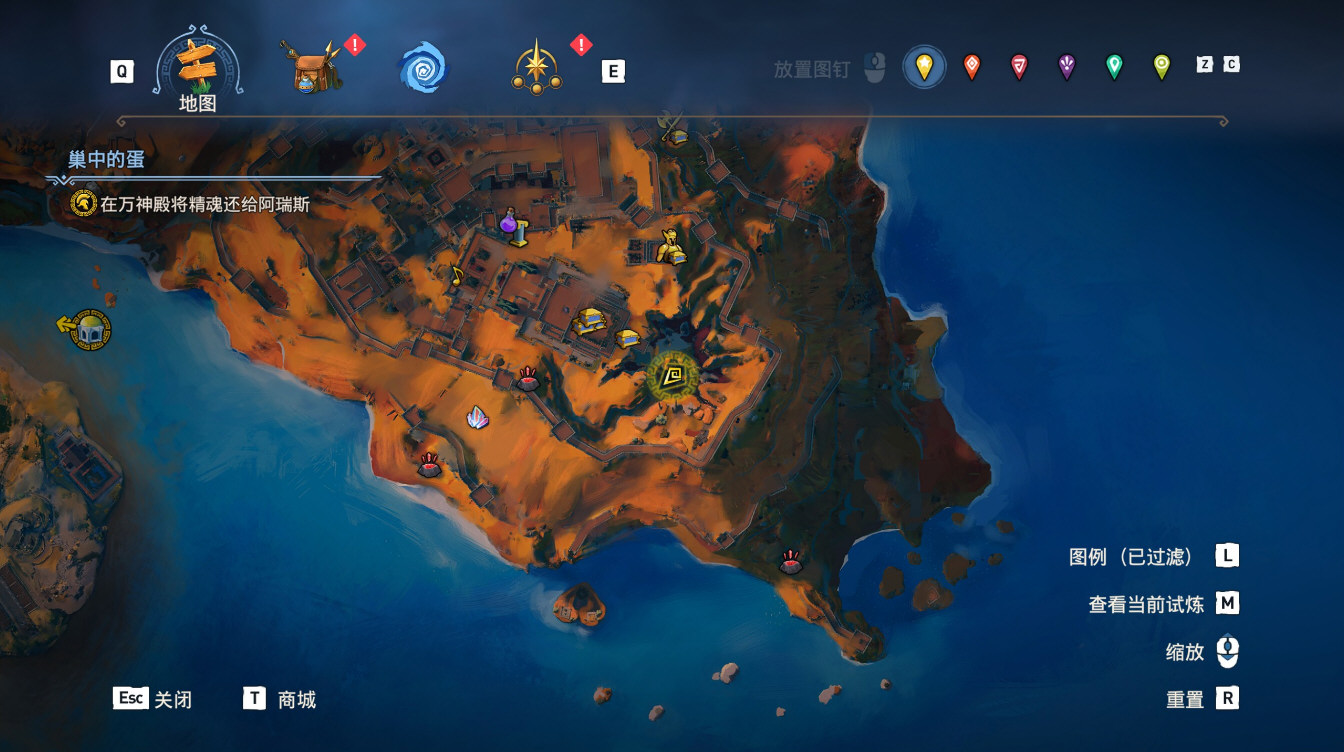
Task: Choose the lime green circle map pin
Action: 1161,67
